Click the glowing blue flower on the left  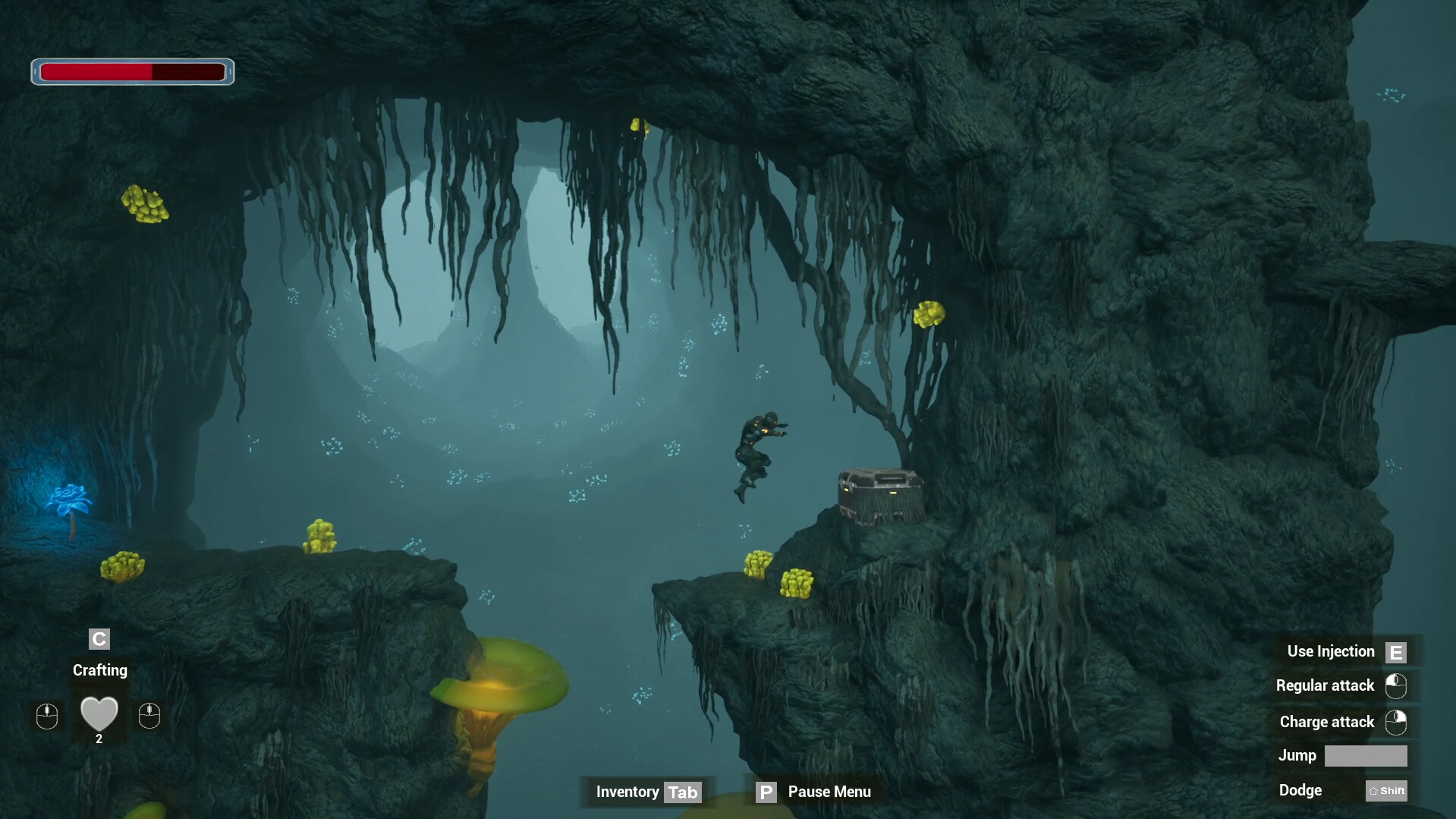click(x=71, y=497)
